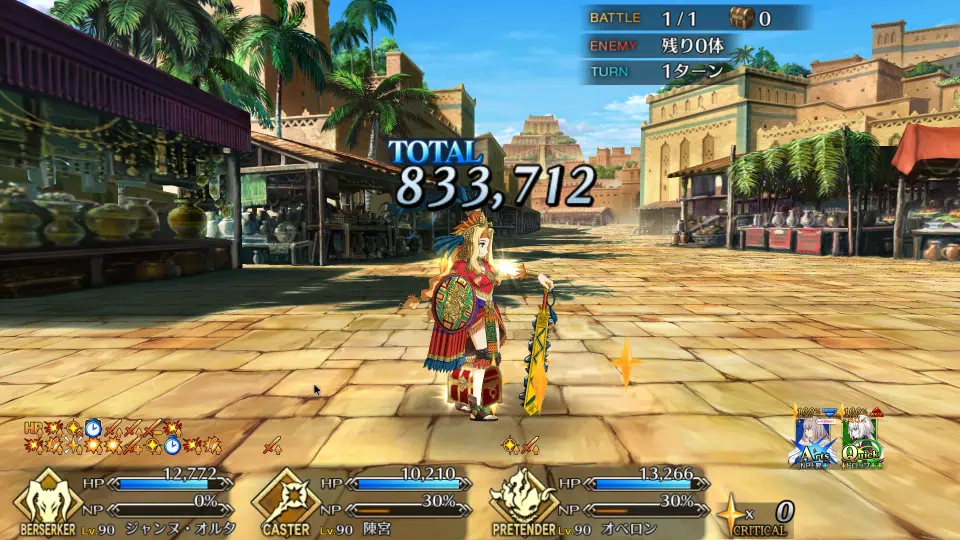Tap the Pretender class emblem
The image size is (960, 540).
point(523,497)
